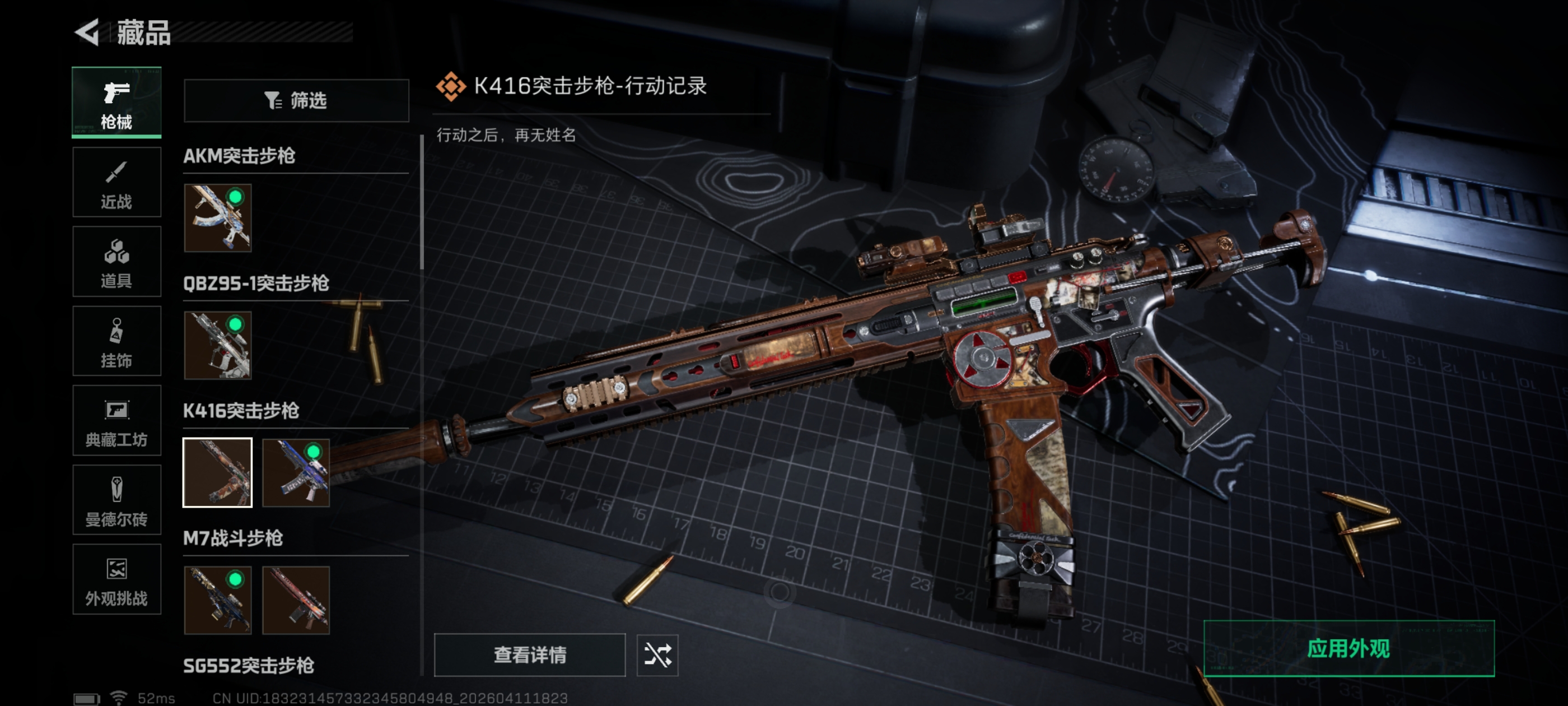Click the shuffle arrows icon button
1568x706 pixels.
[x=657, y=655]
